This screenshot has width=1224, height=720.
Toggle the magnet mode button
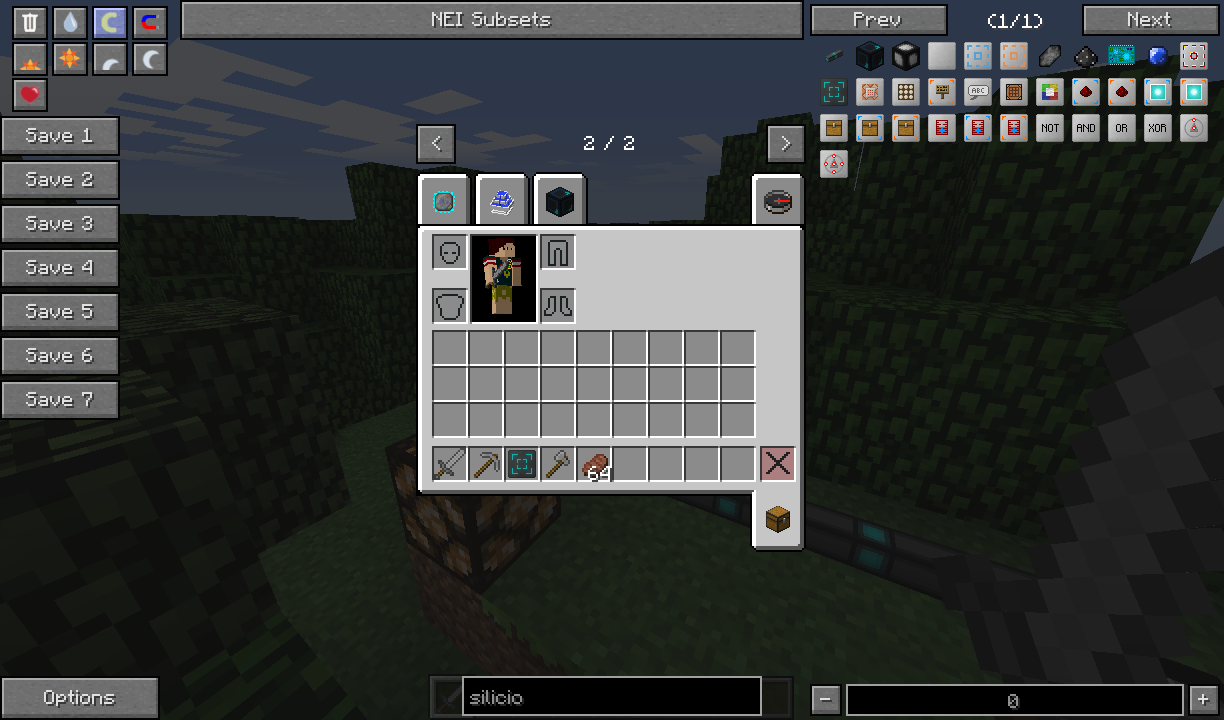tap(150, 23)
